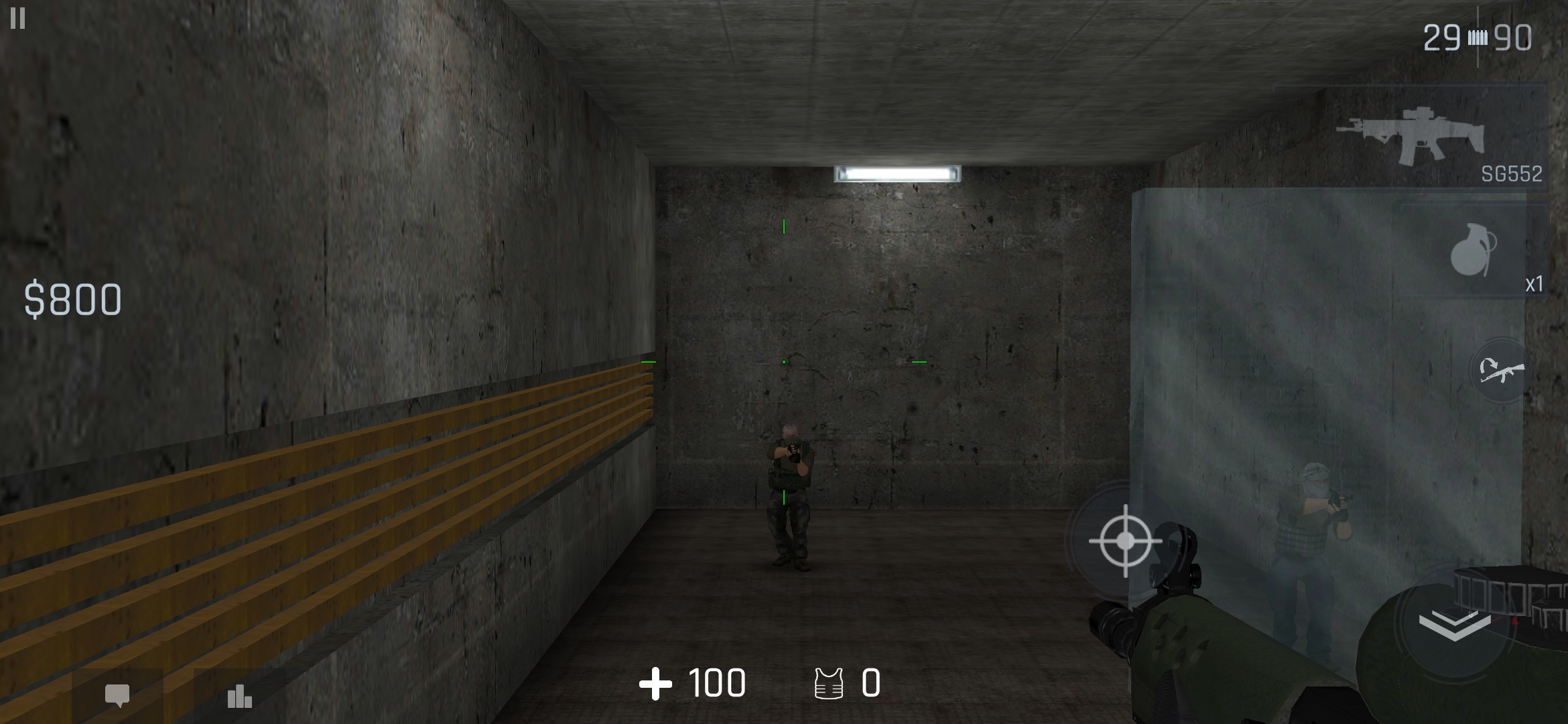Tap the grenade x1 counter label

[x=1536, y=286]
